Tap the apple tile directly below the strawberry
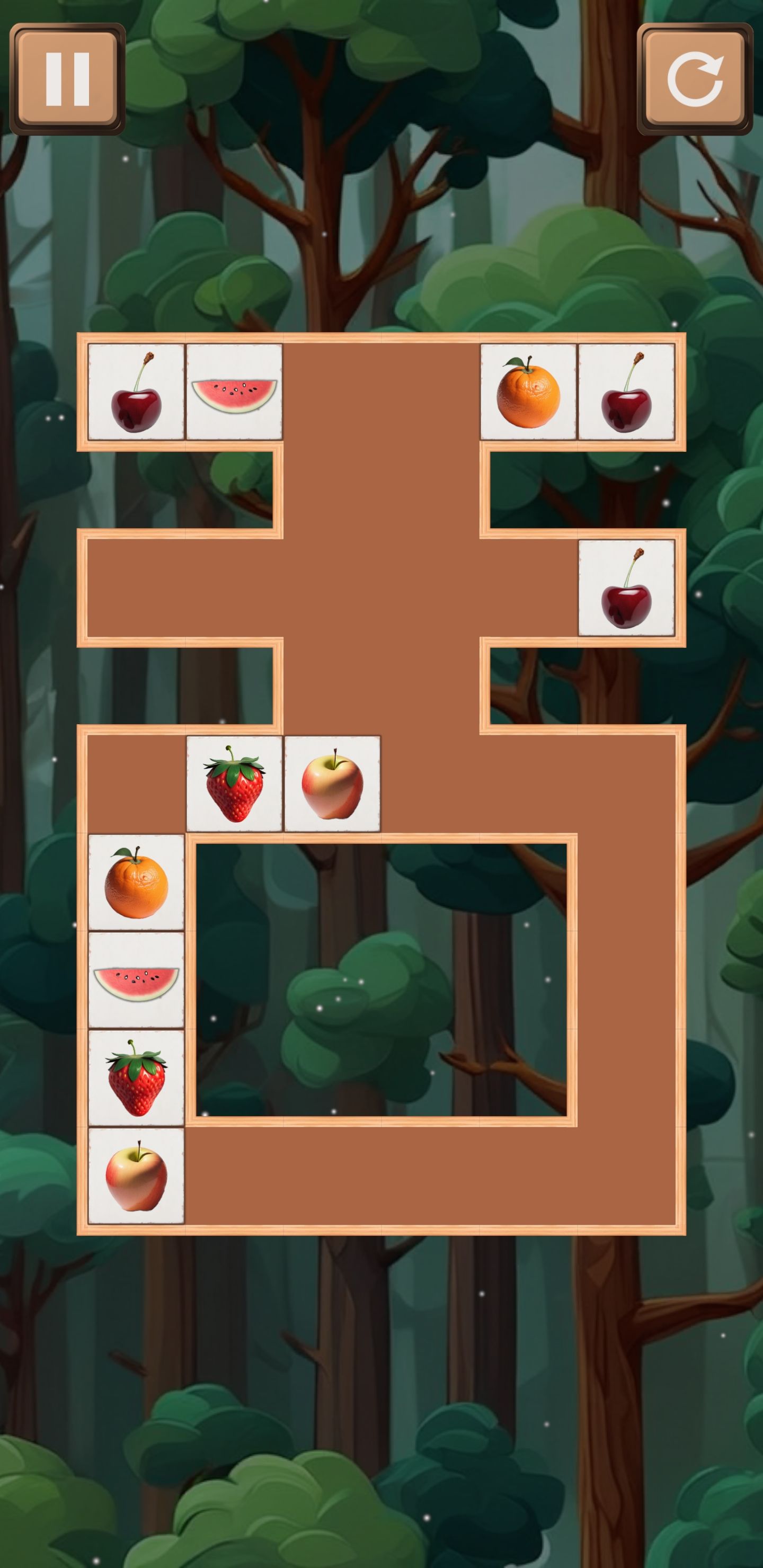The width and height of the screenshot is (763, 1568). (x=136, y=1176)
